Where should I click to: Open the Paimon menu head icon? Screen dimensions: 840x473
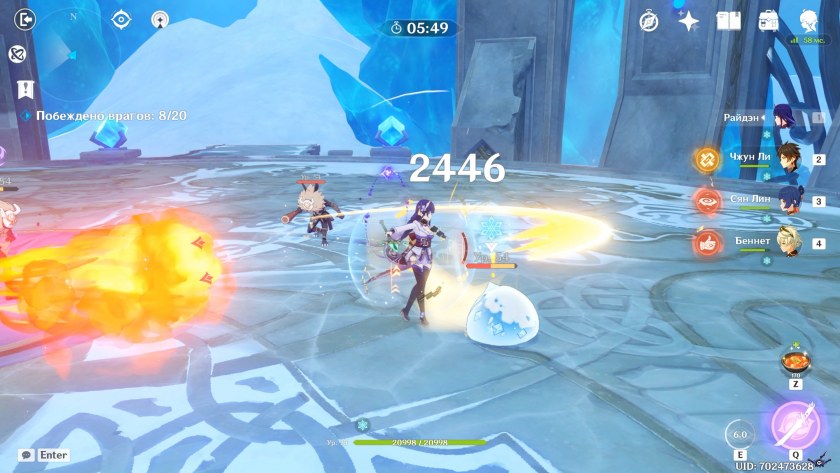pos(808,20)
